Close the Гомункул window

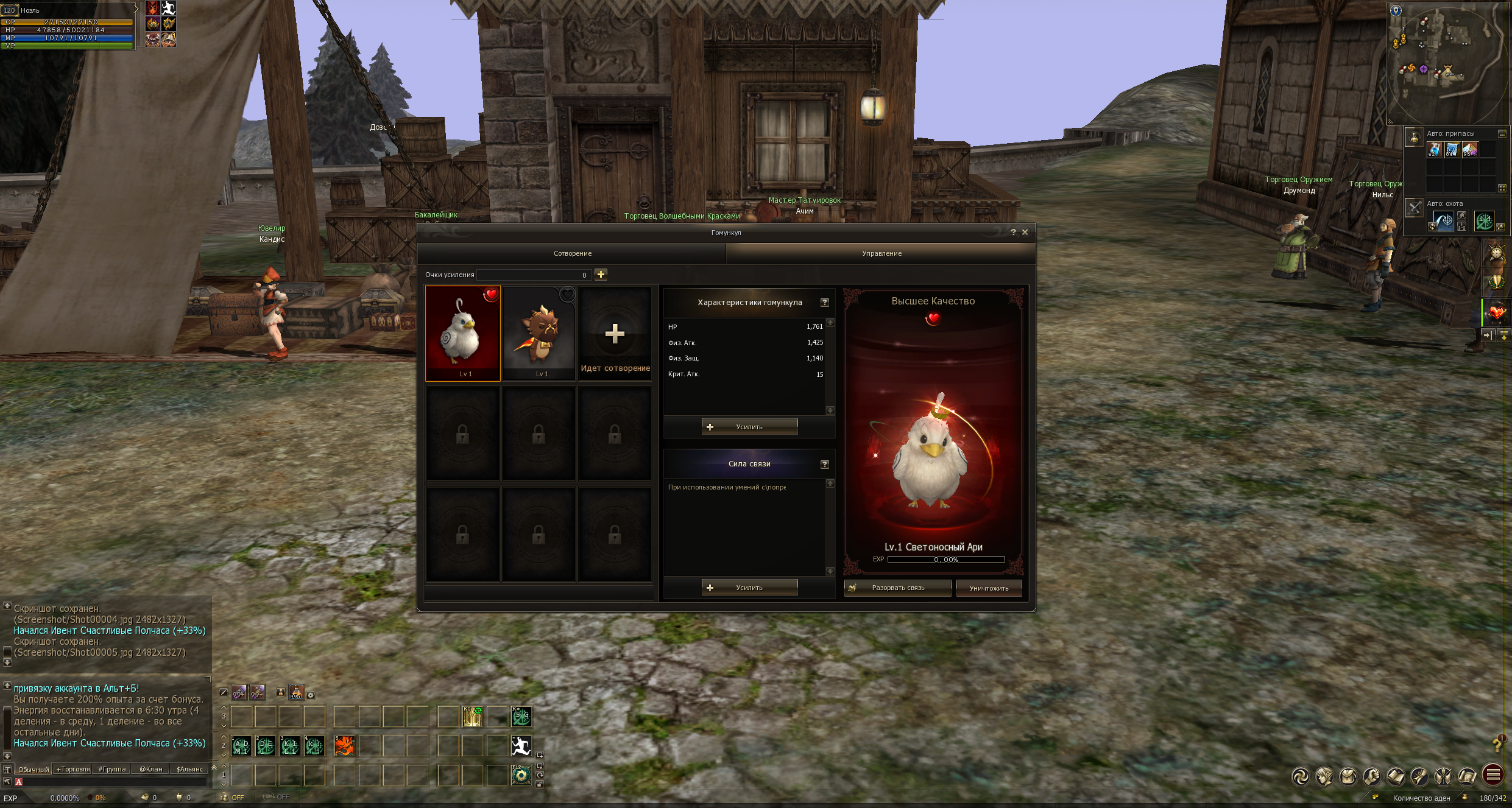point(1025,232)
